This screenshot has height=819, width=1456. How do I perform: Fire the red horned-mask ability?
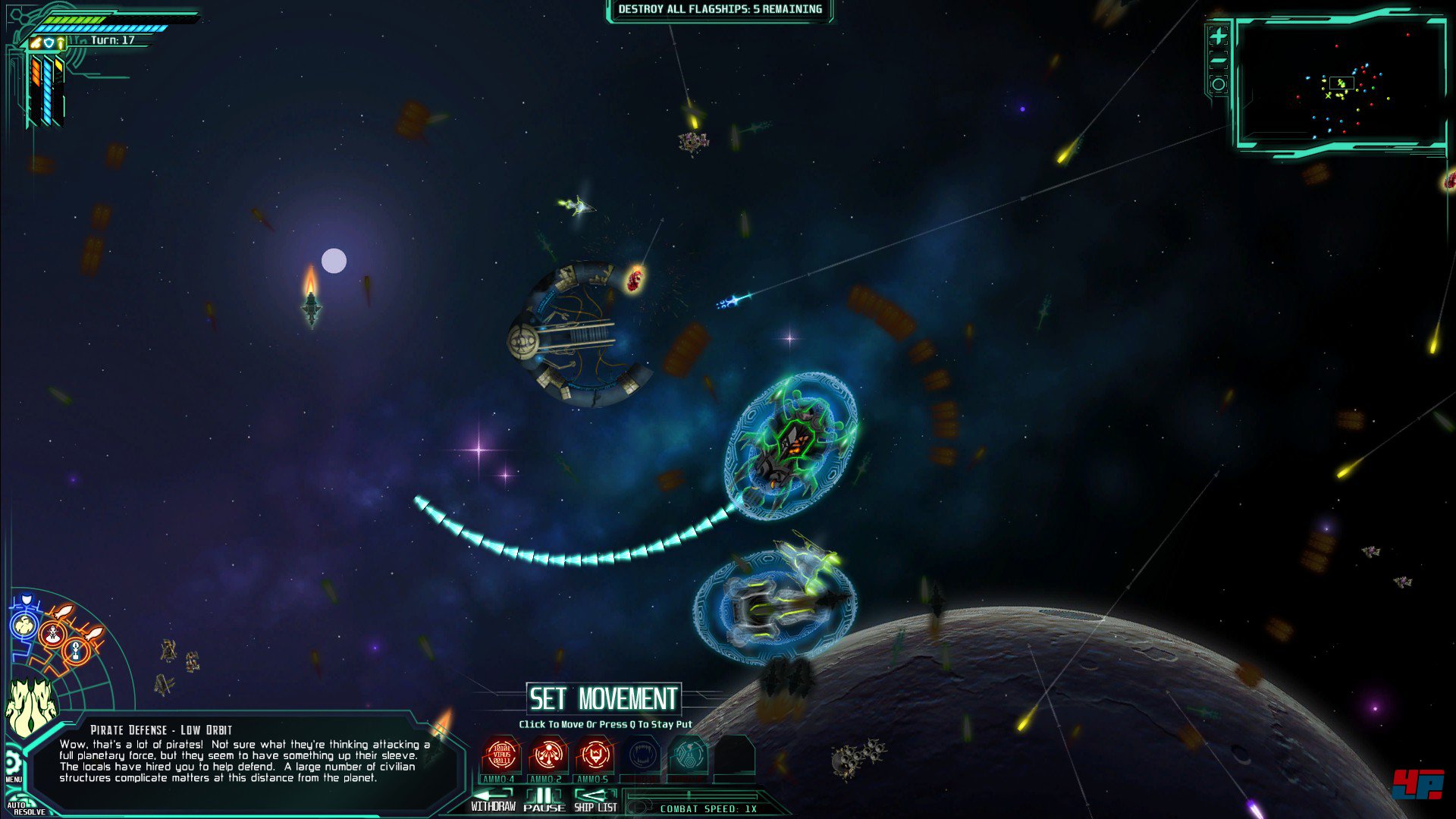(595, 755)
